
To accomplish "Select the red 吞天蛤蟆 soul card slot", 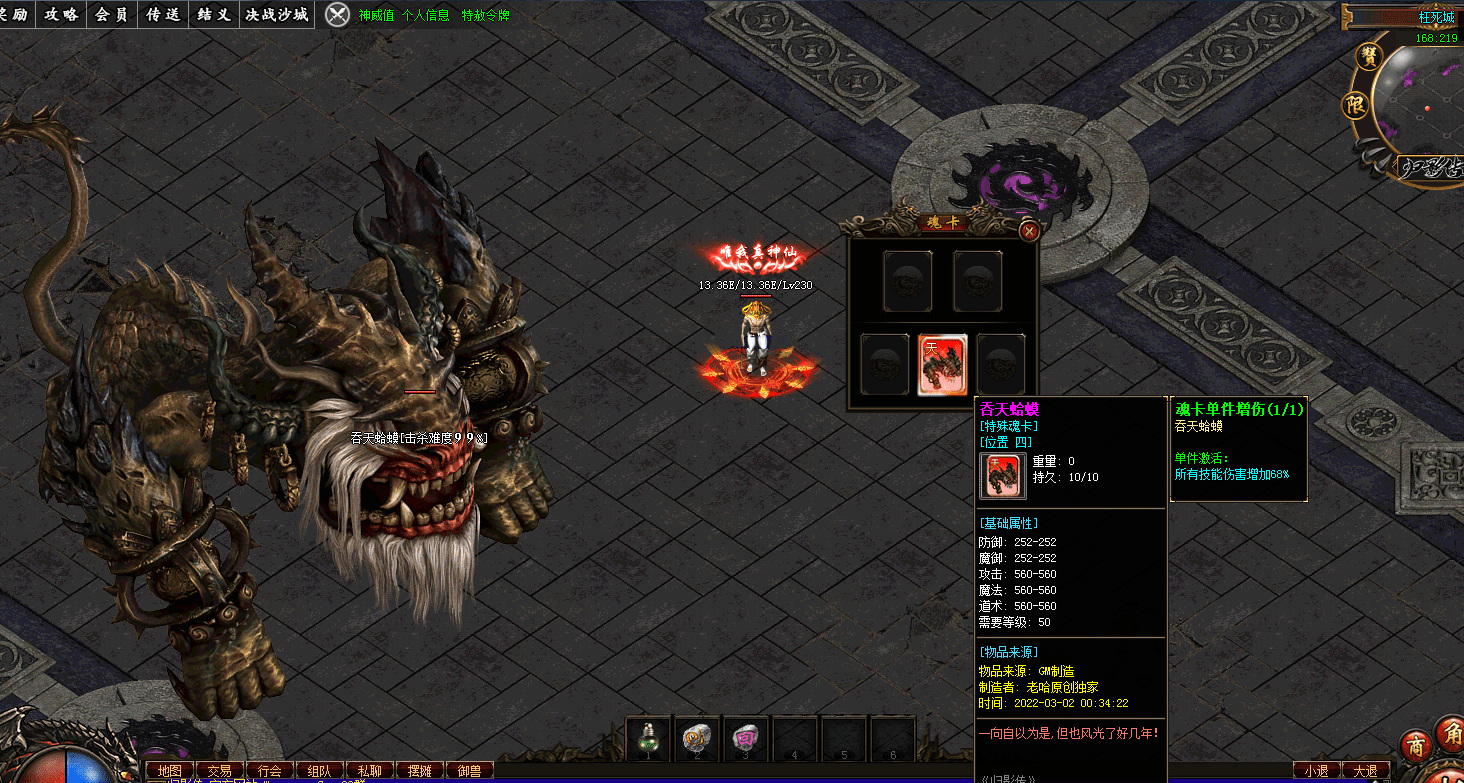I will [942, 364].
